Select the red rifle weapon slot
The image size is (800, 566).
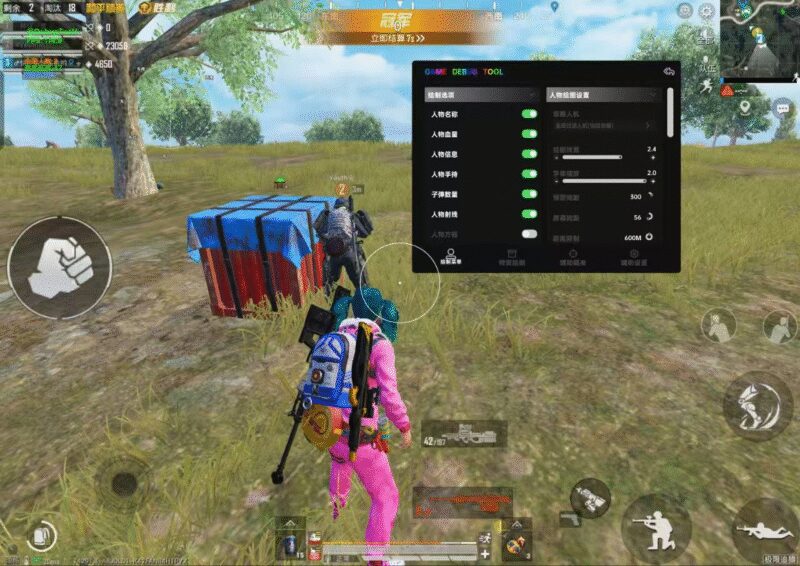[463, 501]
